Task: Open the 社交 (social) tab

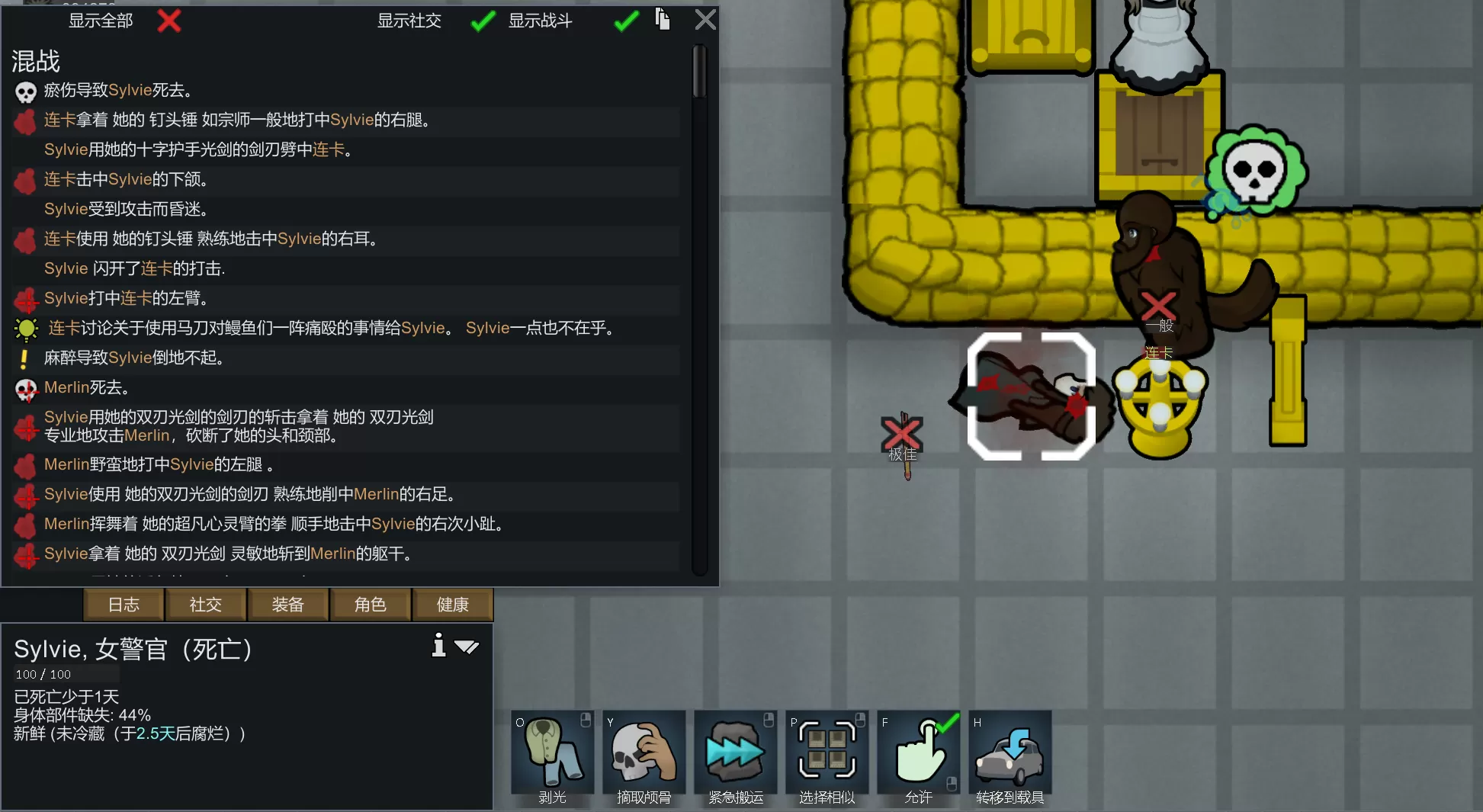Action: [x=206, y=605]
